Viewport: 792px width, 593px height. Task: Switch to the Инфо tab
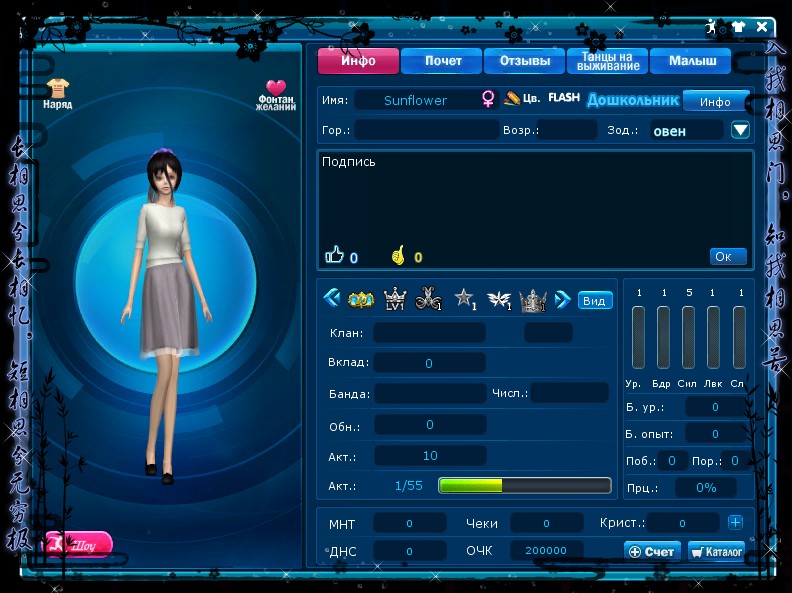click(x=358, y=61)
